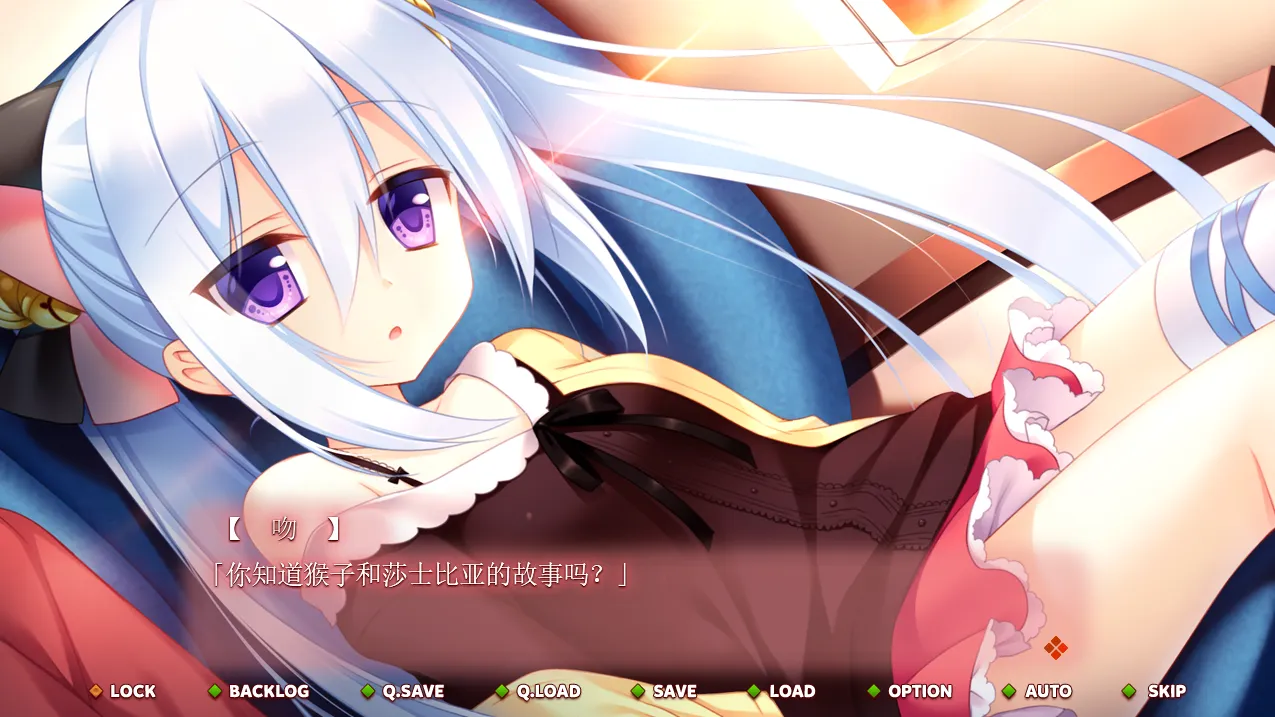Quick load using Q.LOAD
The image size is (1275, 717).
pyautogui.click(x=538, y=691)
